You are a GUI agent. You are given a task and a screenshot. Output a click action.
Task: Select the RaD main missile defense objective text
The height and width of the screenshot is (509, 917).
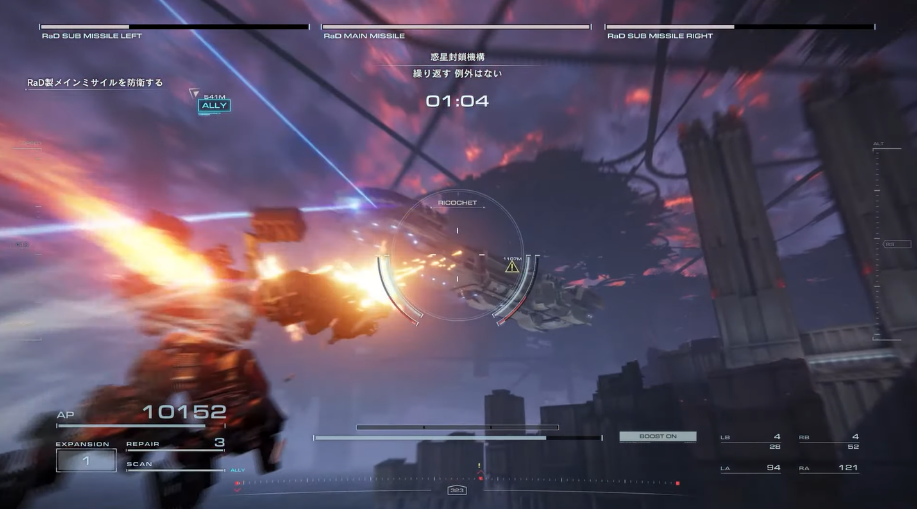(95, 83)
